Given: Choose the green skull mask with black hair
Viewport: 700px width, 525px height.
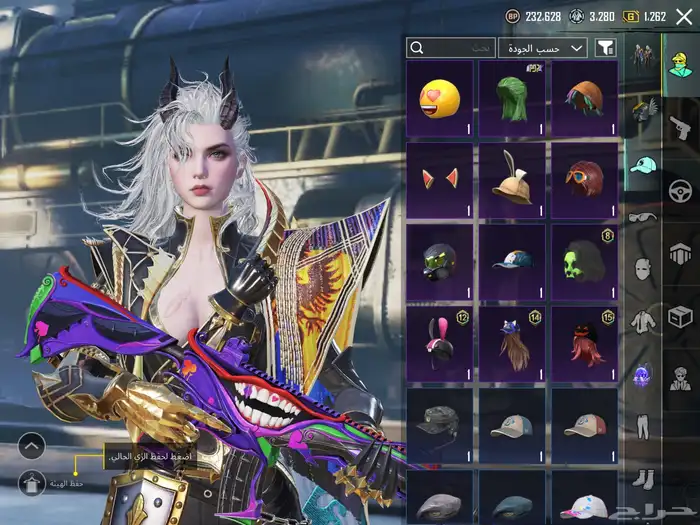Looking at the screenshot, I should [x=585, y=262].
